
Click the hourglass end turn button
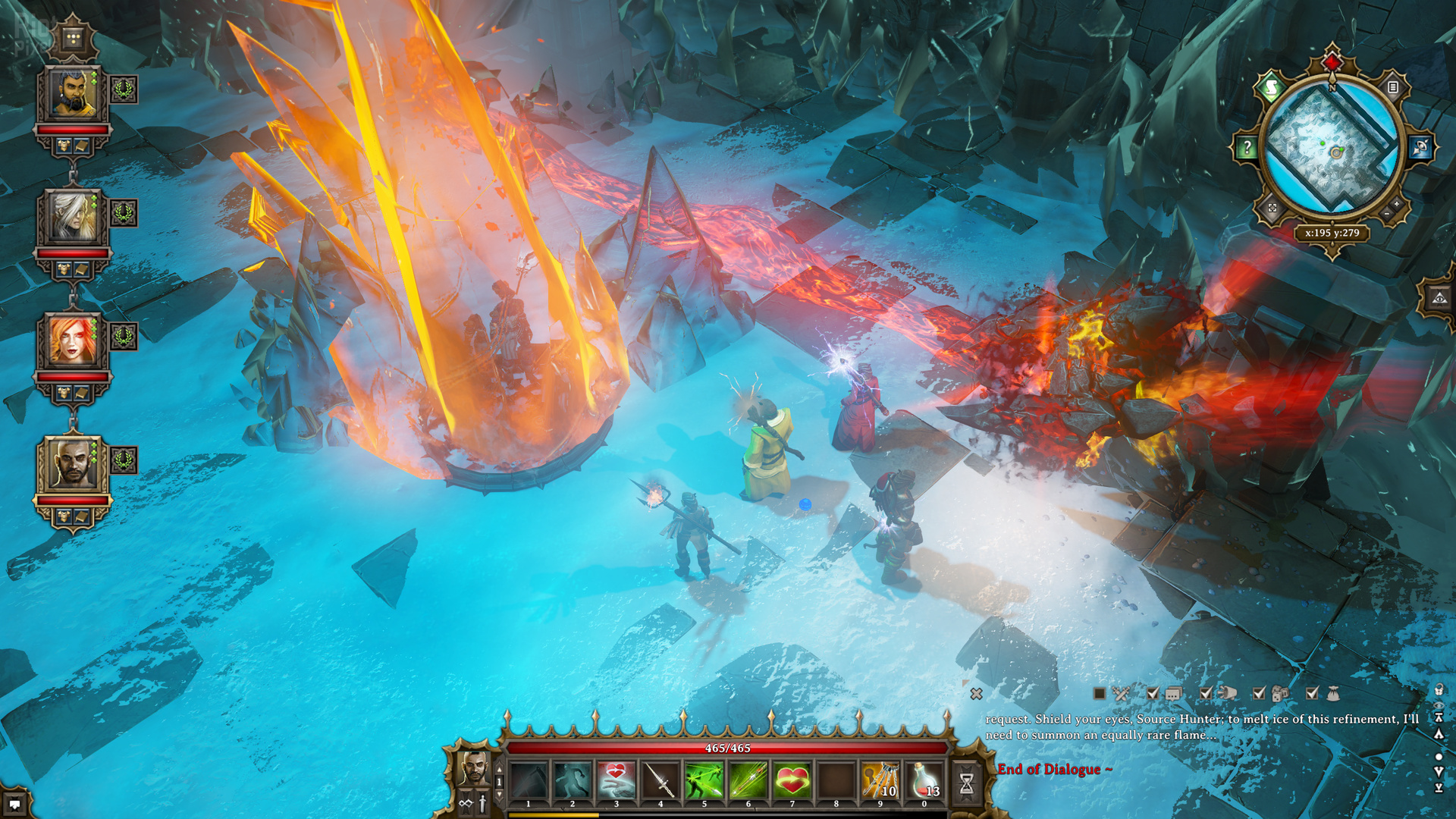pos(966,783)
